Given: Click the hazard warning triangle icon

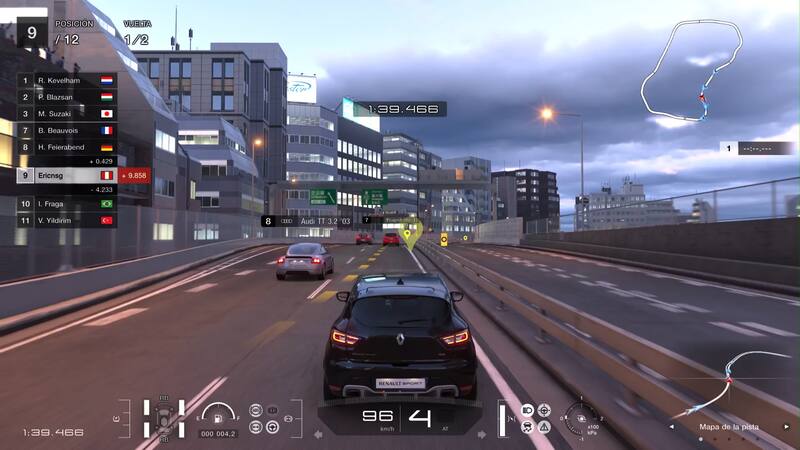Looking at the screenshot, I should pyautogui.click(x=544, y=427).
